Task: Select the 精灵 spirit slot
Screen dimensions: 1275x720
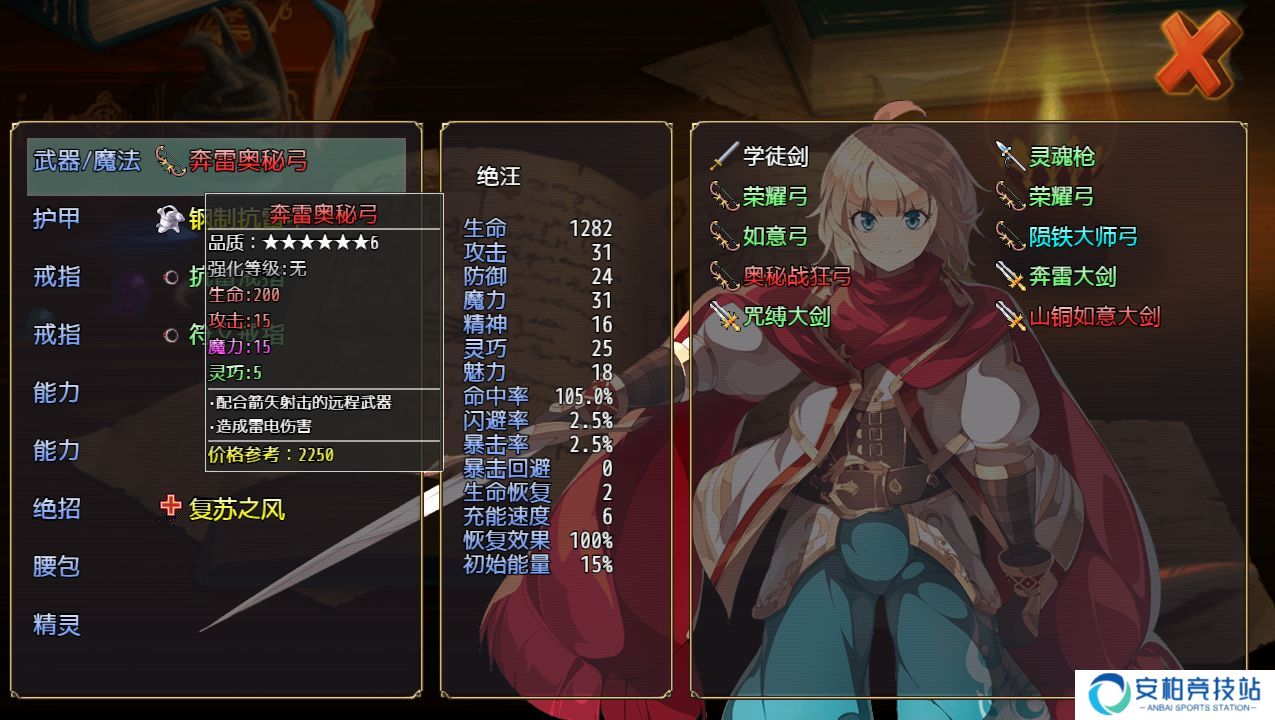Action: click(58, 625)
